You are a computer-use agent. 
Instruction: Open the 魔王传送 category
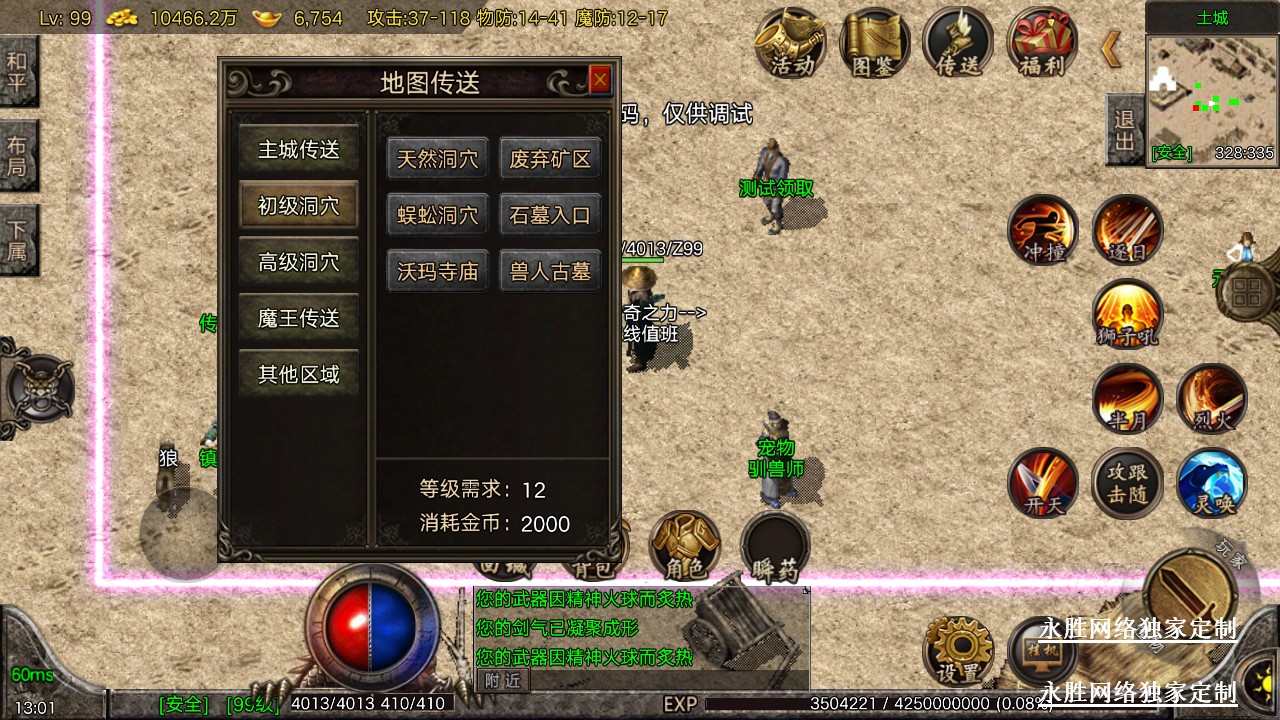(299, 318)
